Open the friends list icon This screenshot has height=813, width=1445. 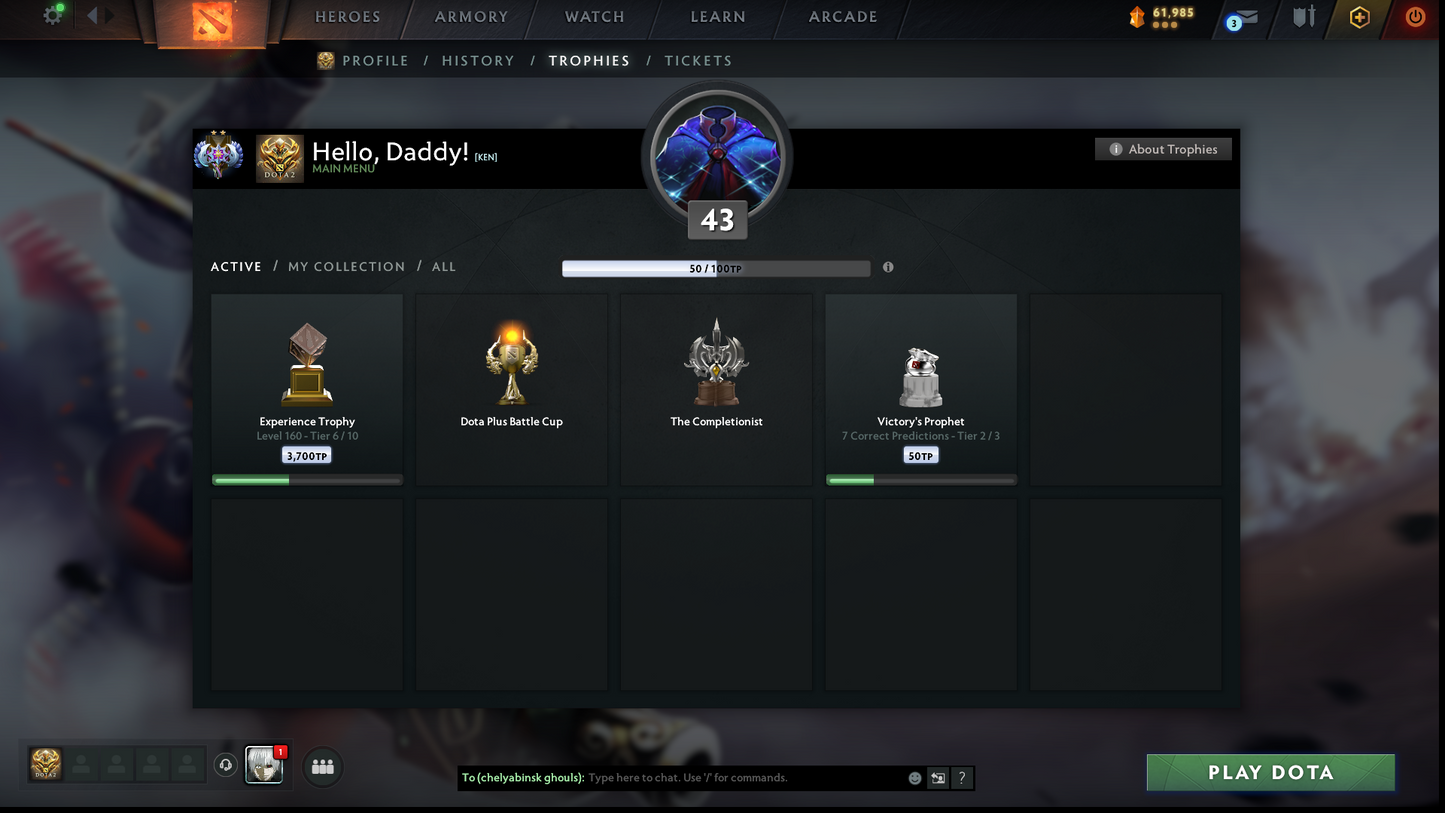(x=322, y=767)
